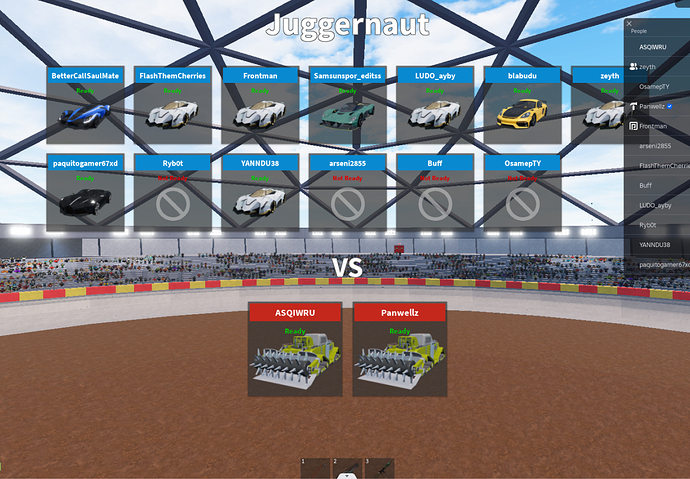Choose arseni2855 in the People list
Screen dimensions: 690x479
(655, 145)
